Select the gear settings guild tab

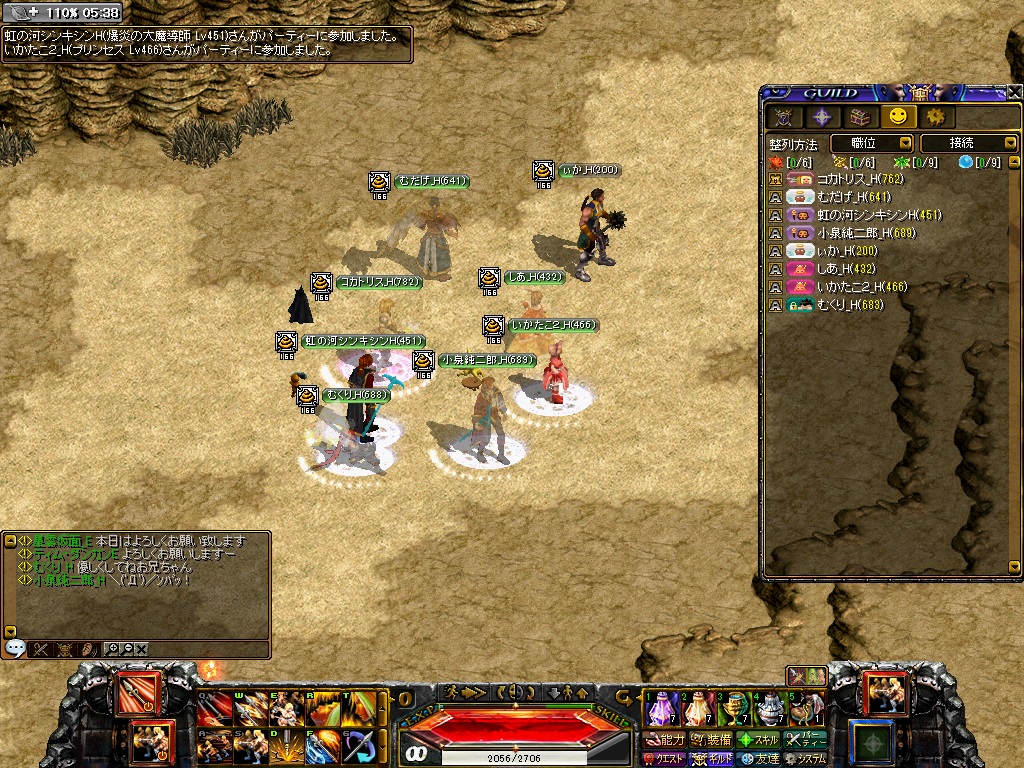pyautogui.click(x=935, y=117)
